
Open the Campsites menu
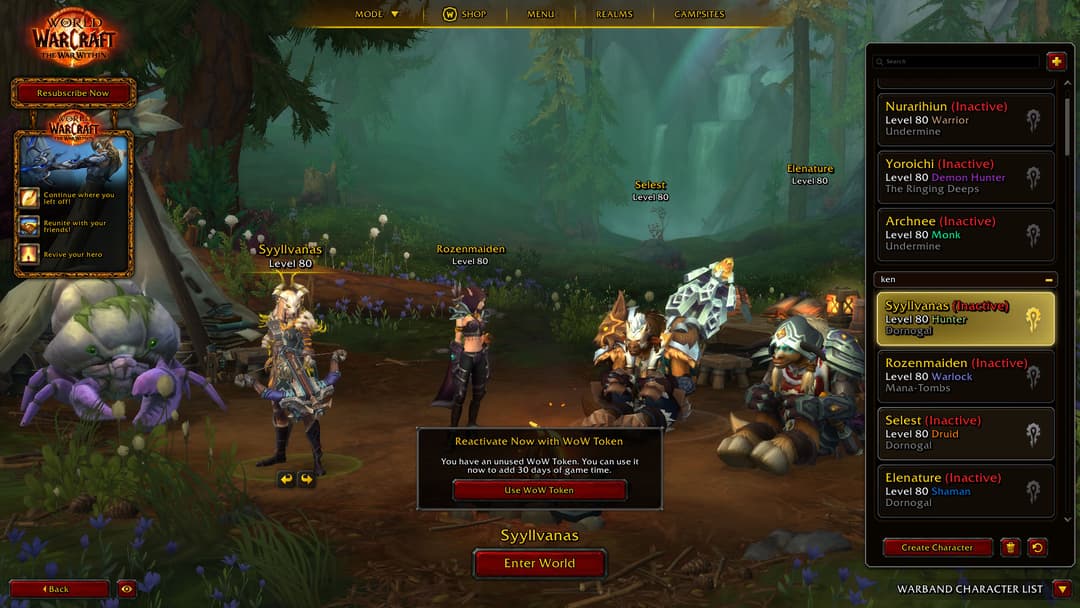[699, 14]
